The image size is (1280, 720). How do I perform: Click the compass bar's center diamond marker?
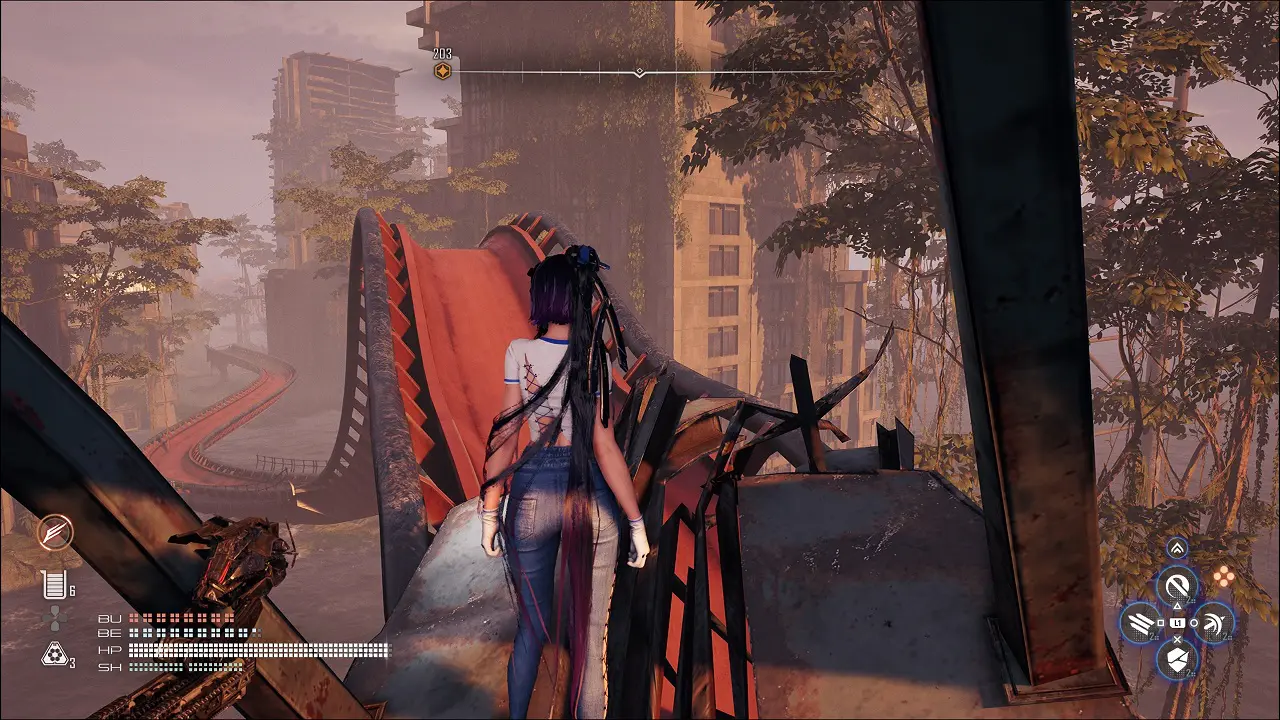point(639,72)
